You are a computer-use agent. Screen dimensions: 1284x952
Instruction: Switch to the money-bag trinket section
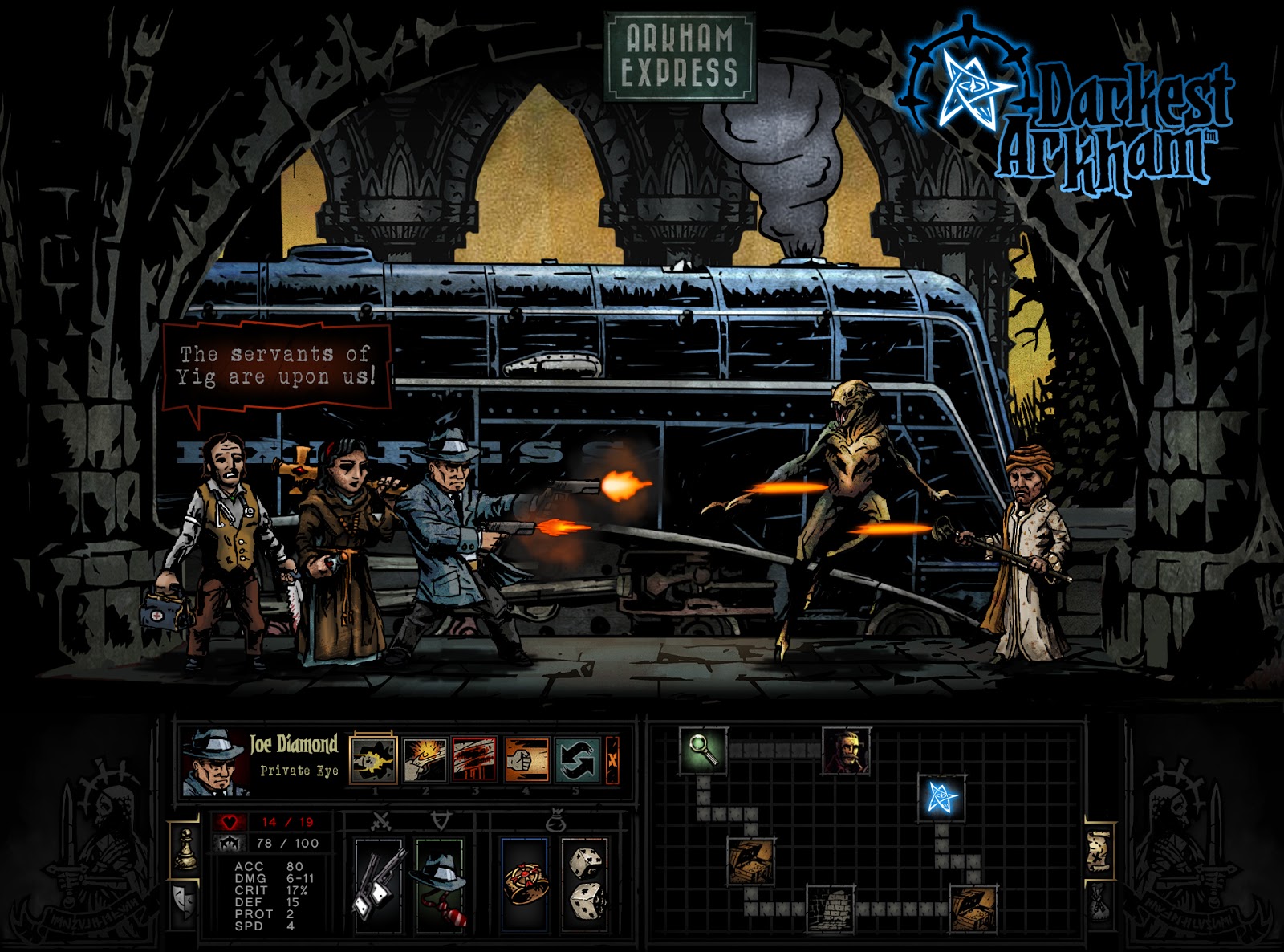click(557, 823)
